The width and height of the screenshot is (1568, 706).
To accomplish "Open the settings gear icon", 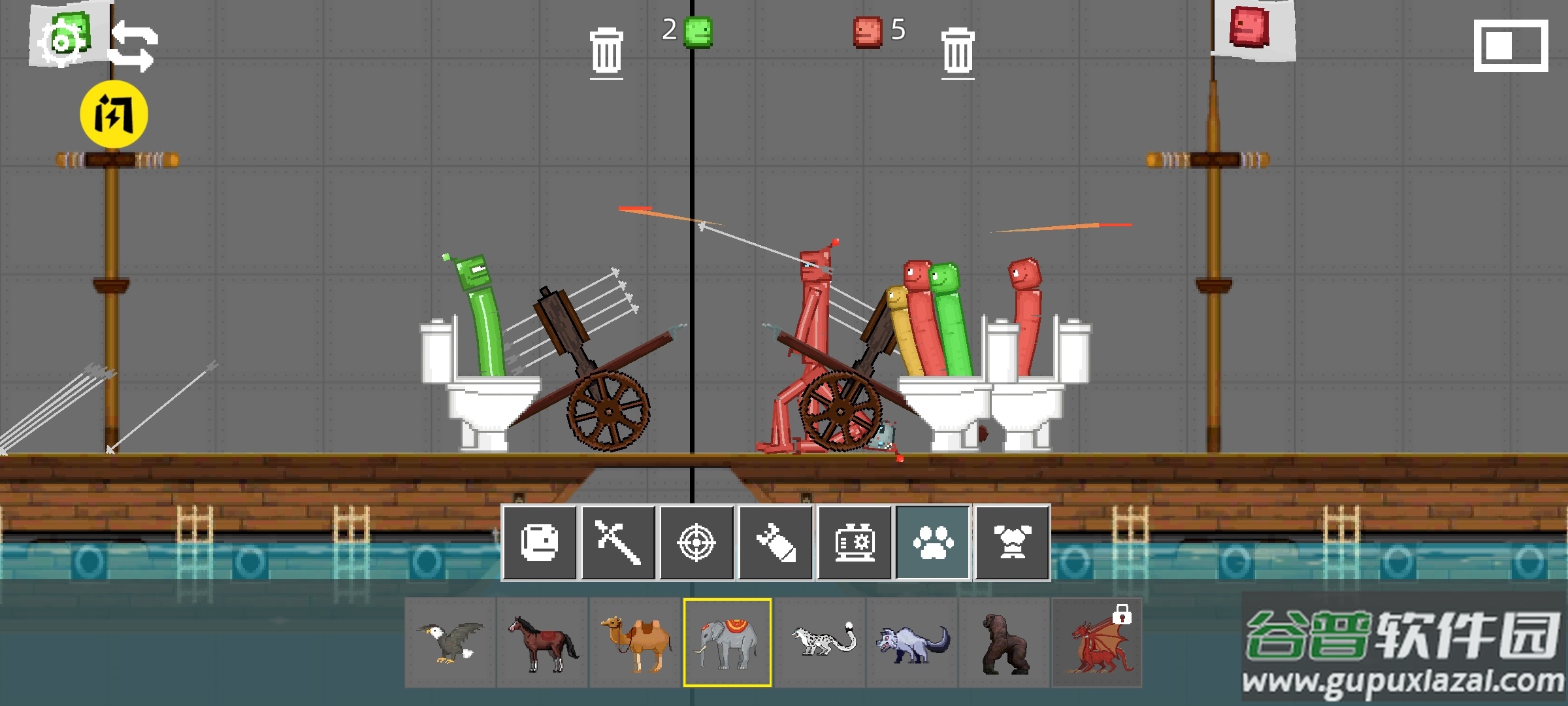I will [x=62, y=42].
